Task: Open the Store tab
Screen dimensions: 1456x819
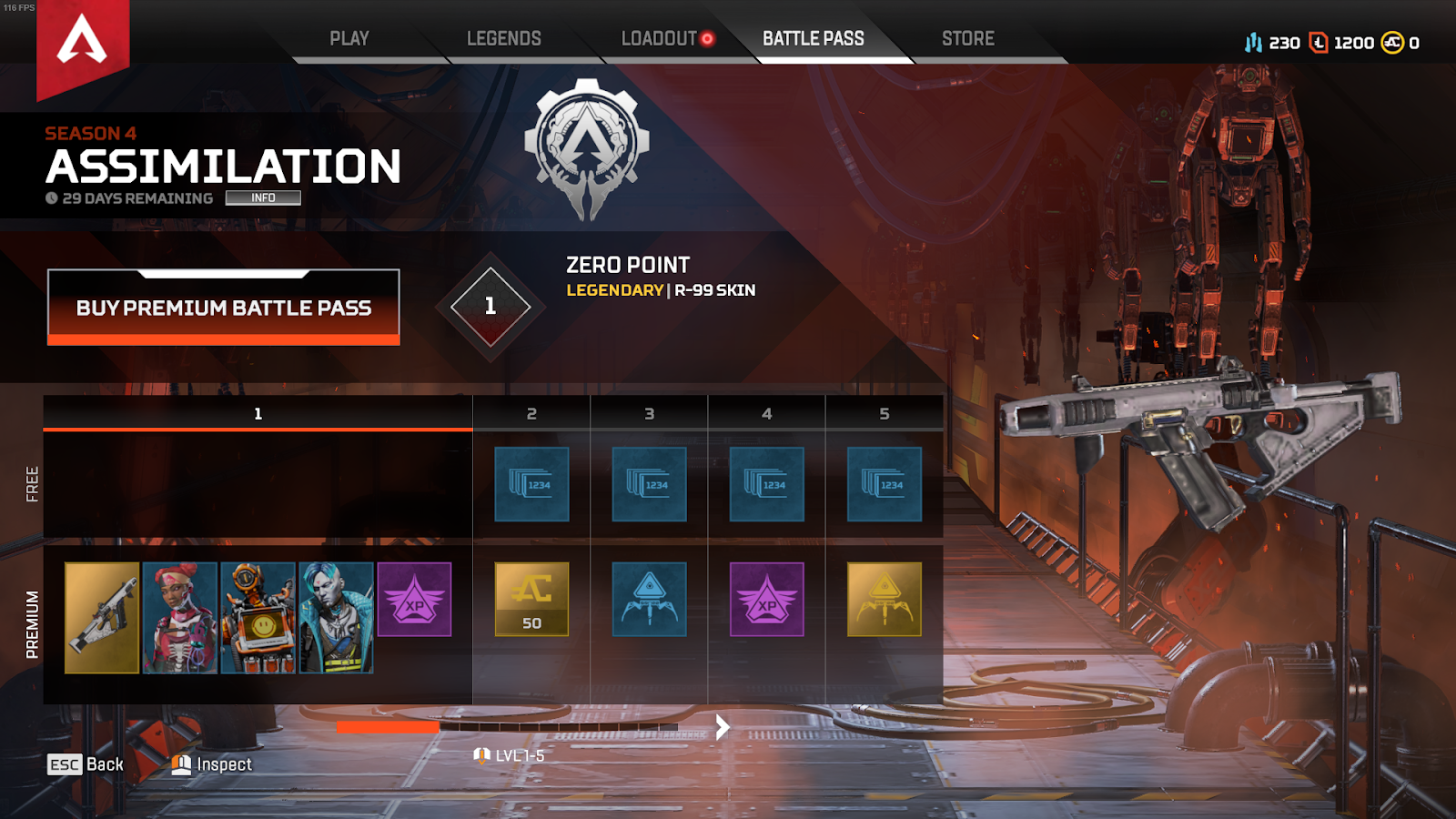Action: 967,39
